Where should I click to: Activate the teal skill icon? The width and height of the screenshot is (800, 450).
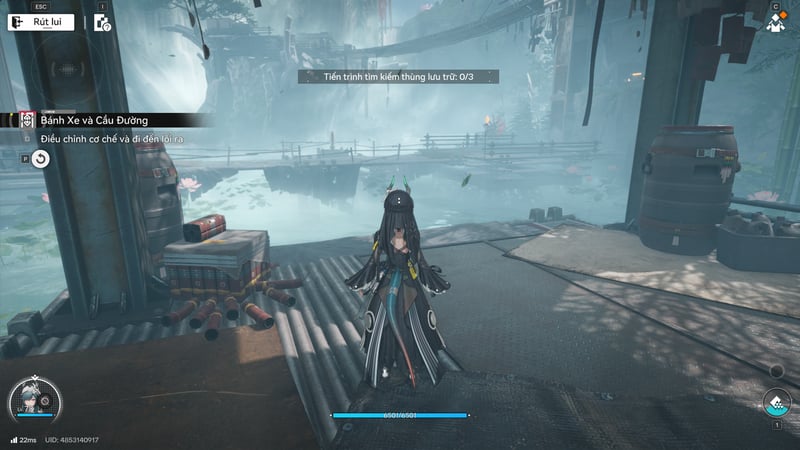pyautogui.click(x=775, y=404)
